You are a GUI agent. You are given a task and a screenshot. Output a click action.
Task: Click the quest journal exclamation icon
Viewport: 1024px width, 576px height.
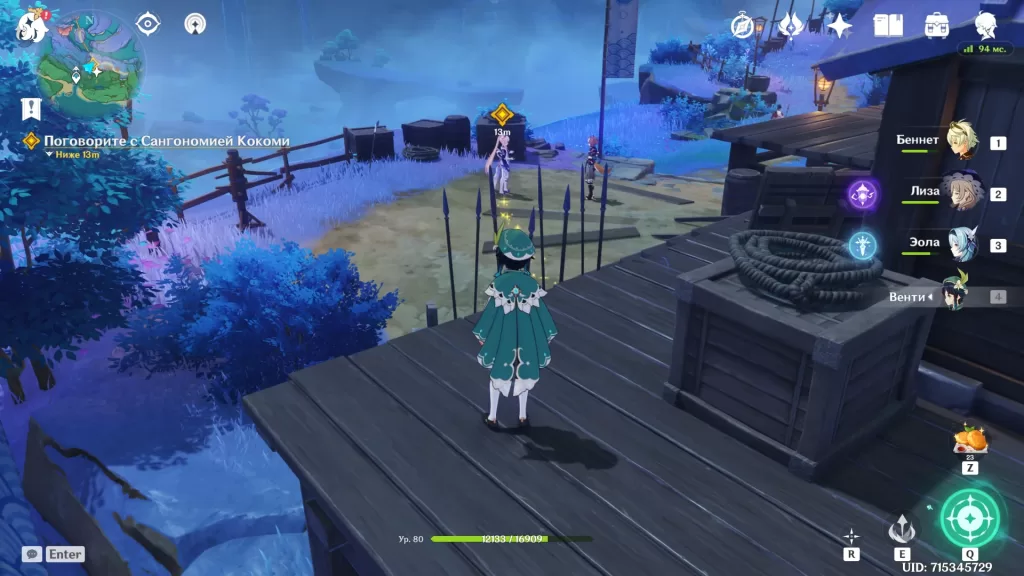point(31,108)
